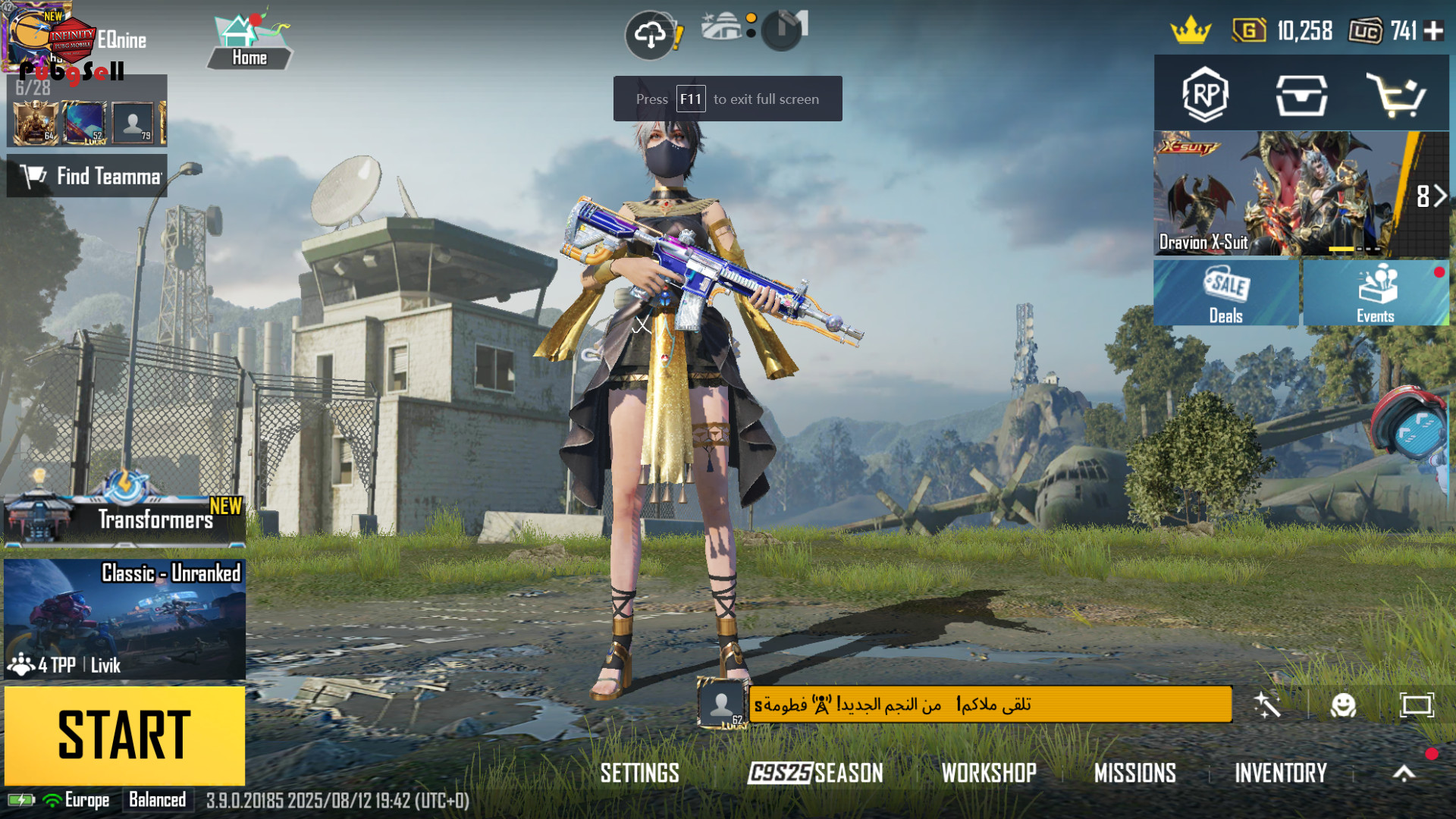
Task: Open the SETTINGS menu
Action: 639,773
